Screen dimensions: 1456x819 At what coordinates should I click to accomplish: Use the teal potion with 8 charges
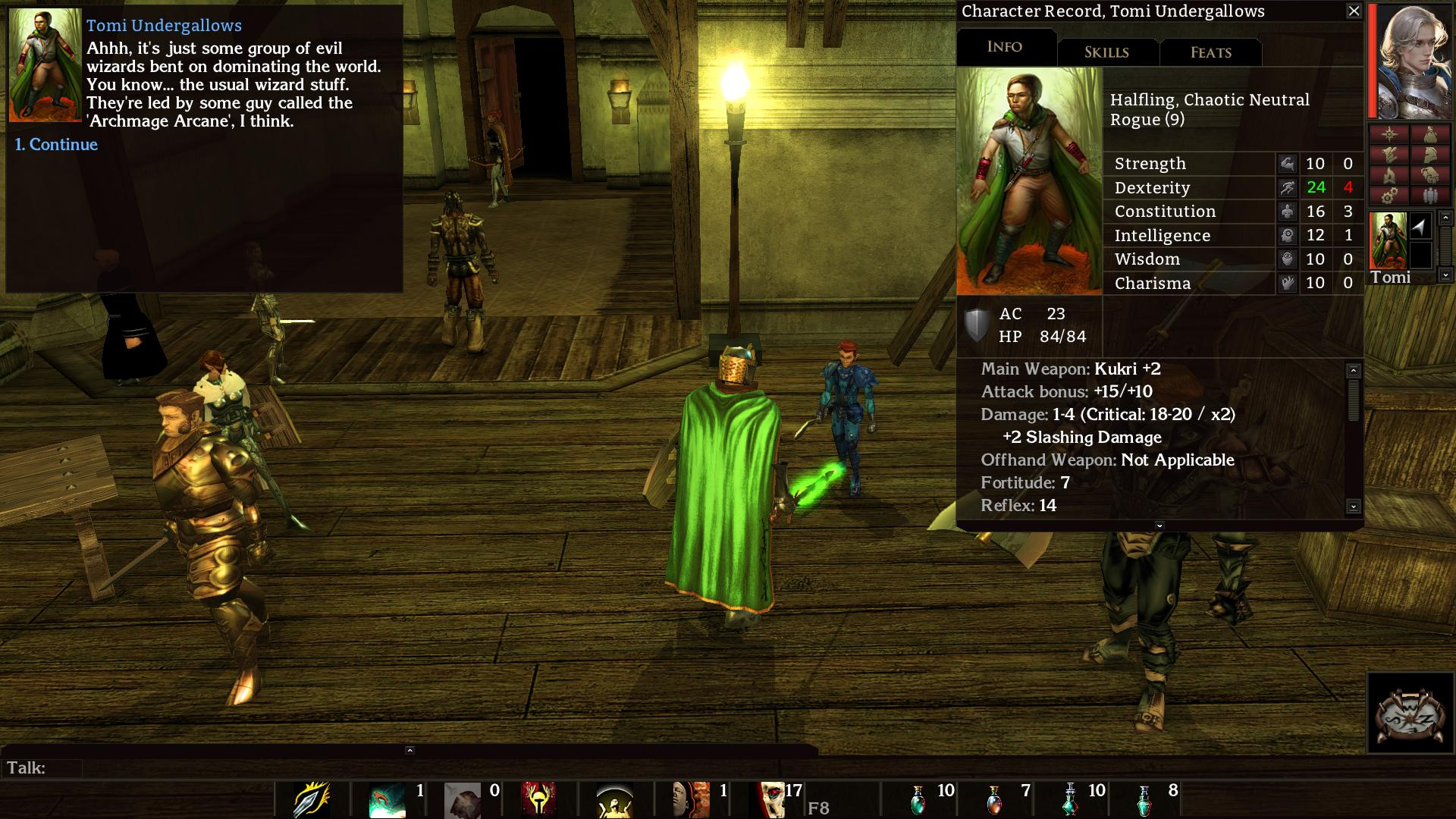pyautogui.click(x=1144, y=800)
